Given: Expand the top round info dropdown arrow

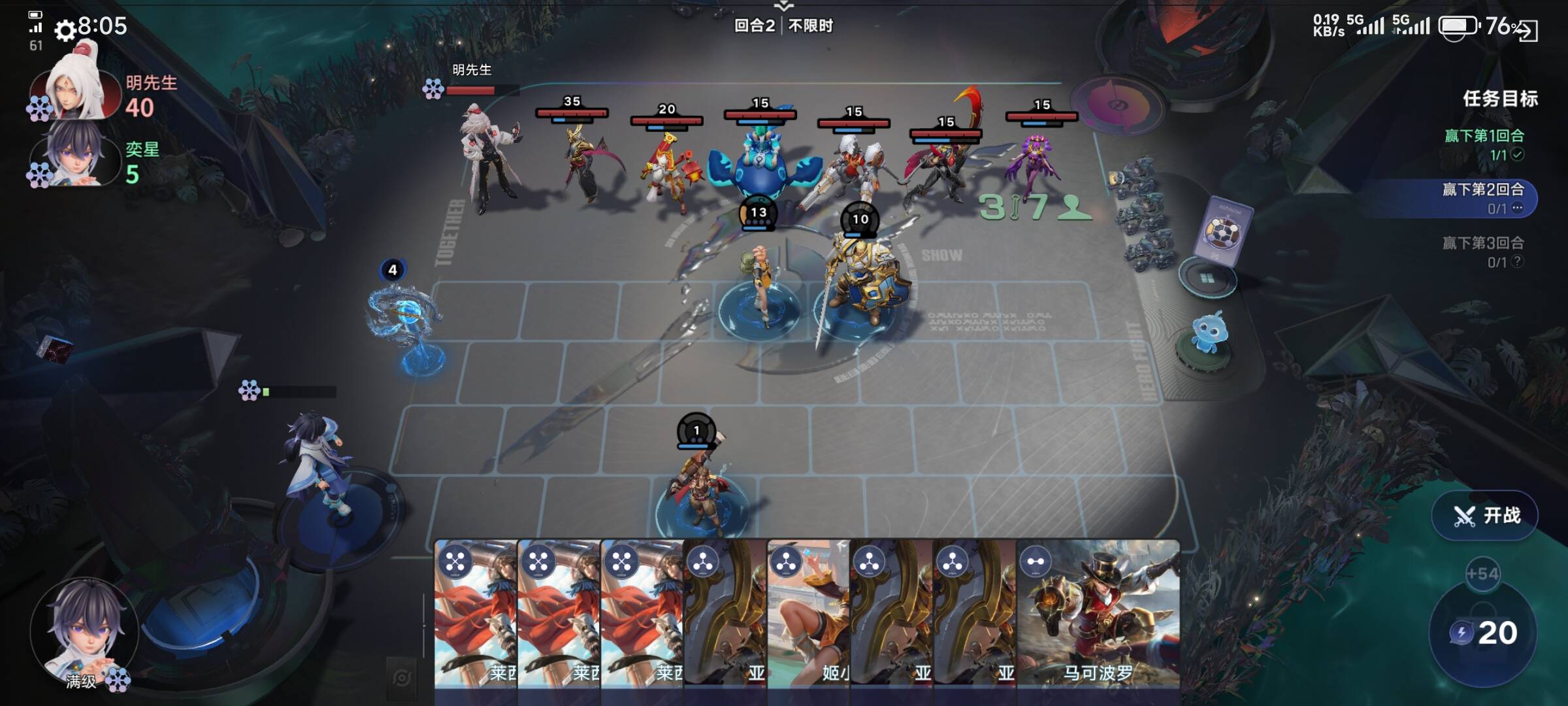Looking at the screenshot, I should click(x=783, y=7).
